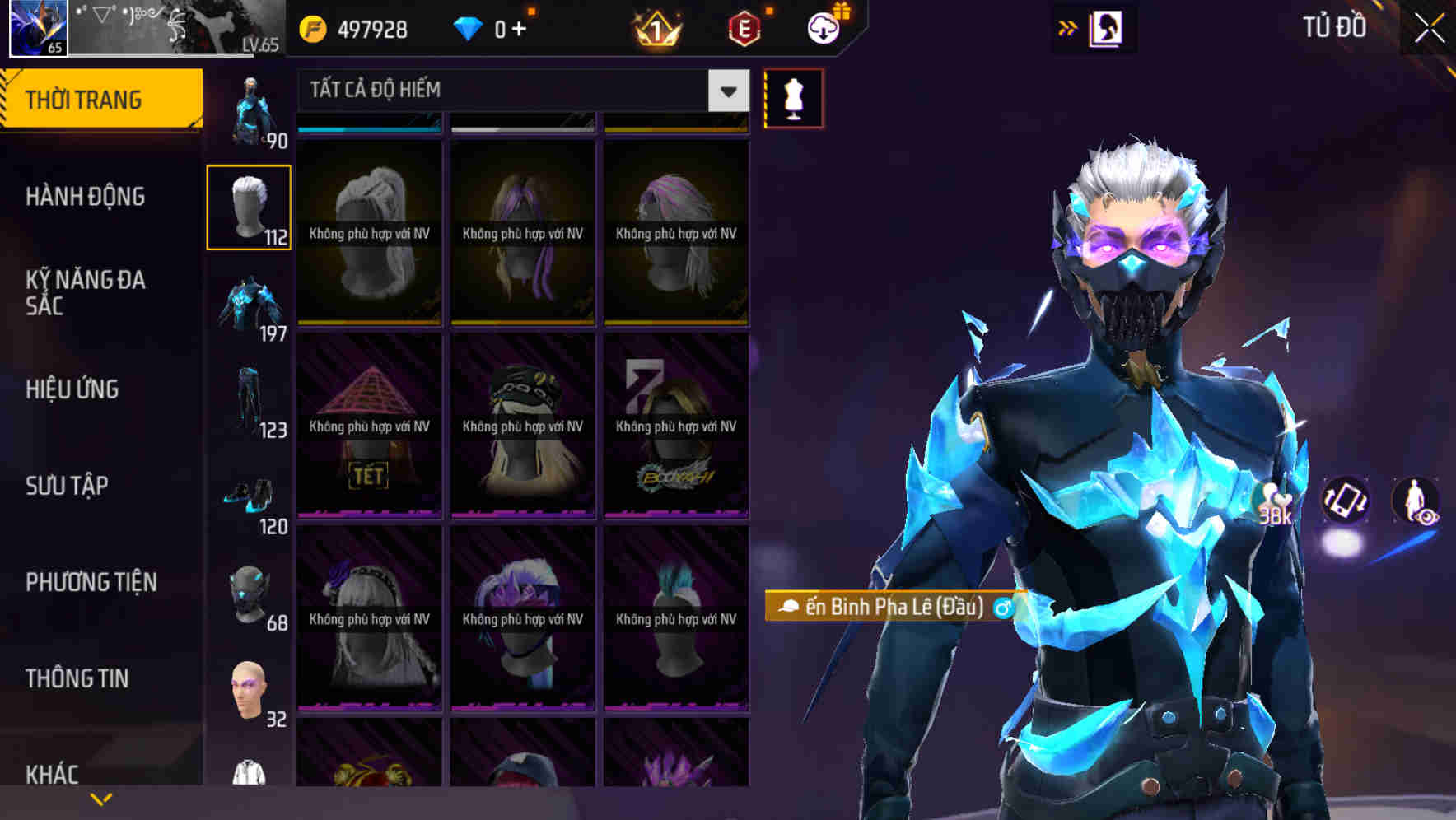The height and width of the screenshot is (820, 1456).
Task: Select the hair category icon showing 112 items
Action: pyautogui.click(x=249, y=206)
